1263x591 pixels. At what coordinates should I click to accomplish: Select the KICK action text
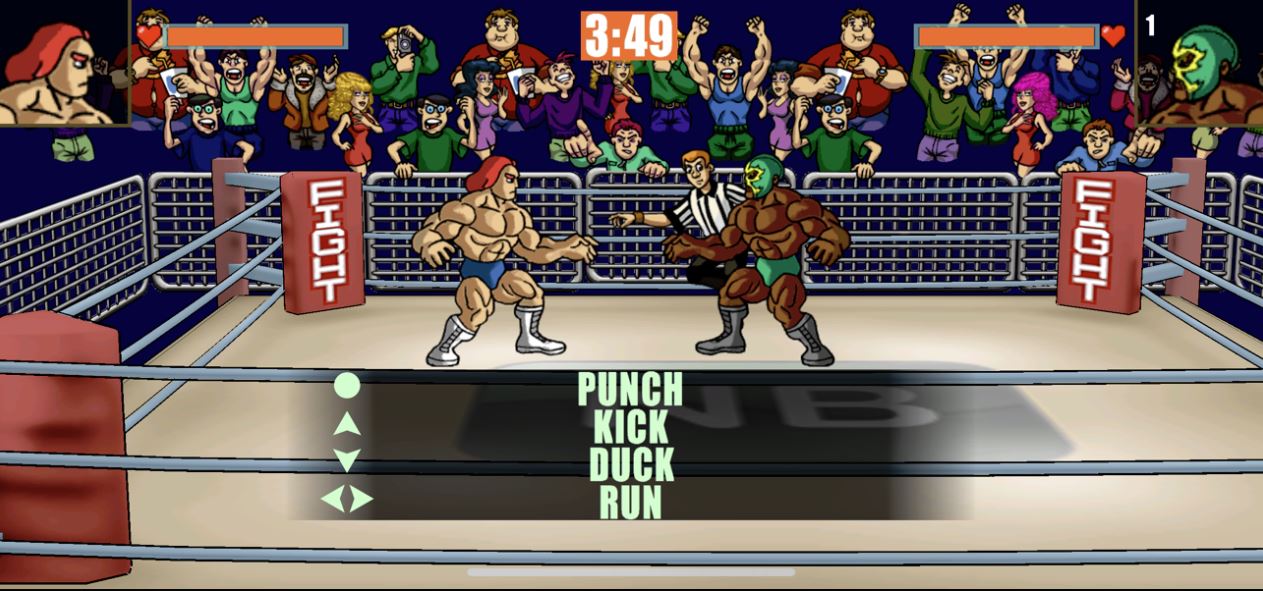[630, 427]
